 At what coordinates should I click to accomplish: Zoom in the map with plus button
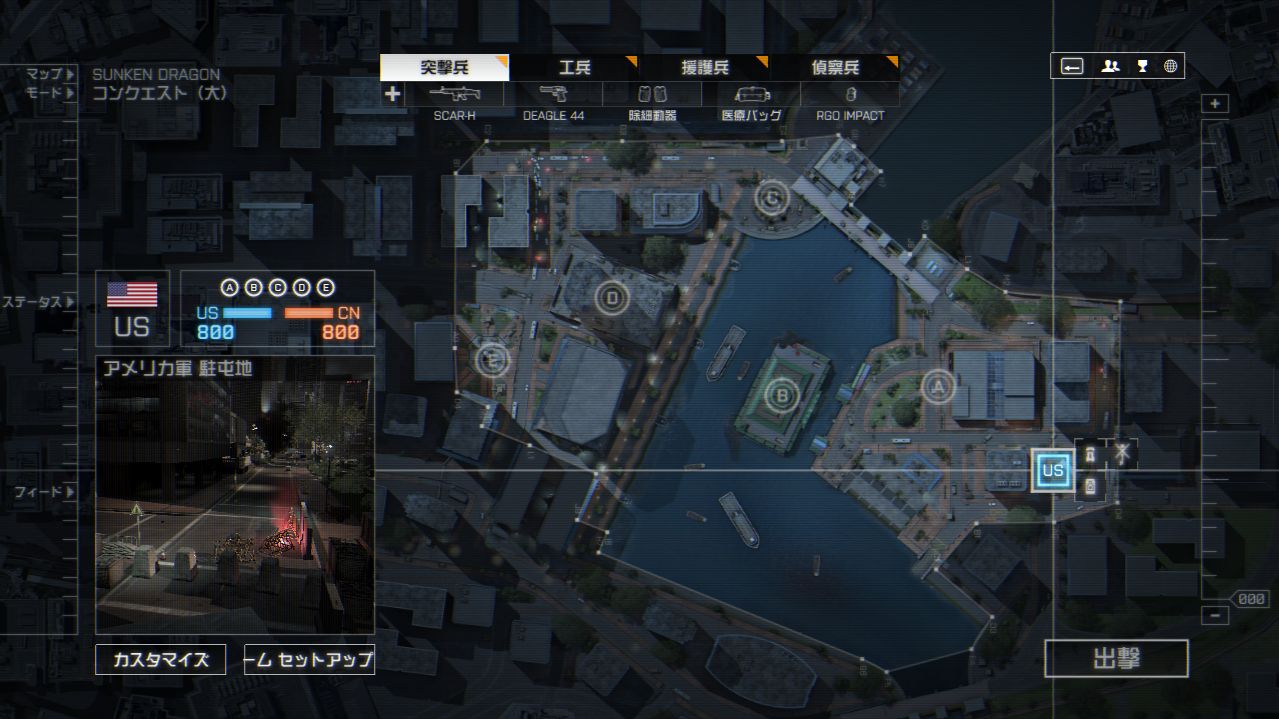pyautogui.click(x=1215, y=104)
